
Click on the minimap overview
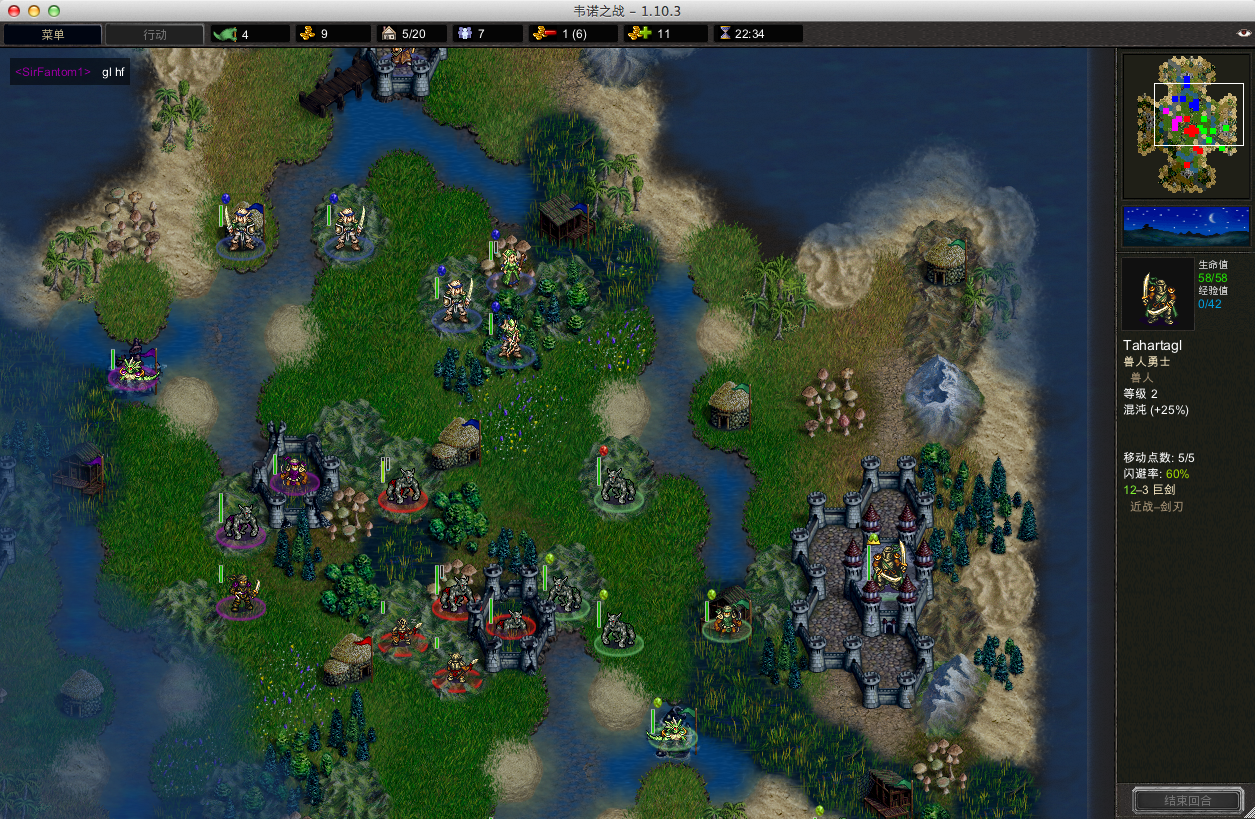[1186, 125]
